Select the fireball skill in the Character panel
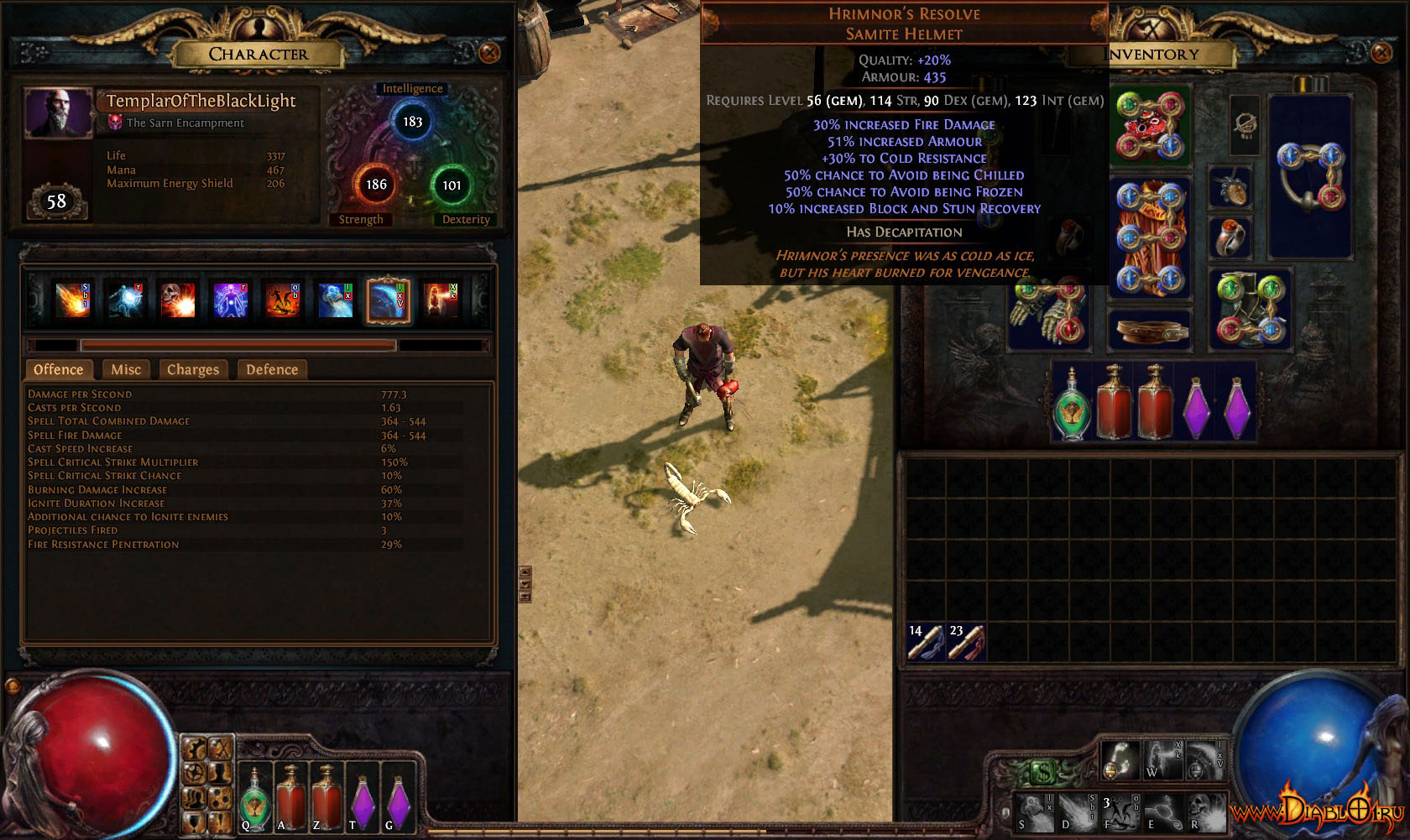1410x840 pixels. click(x=73, y=300)
